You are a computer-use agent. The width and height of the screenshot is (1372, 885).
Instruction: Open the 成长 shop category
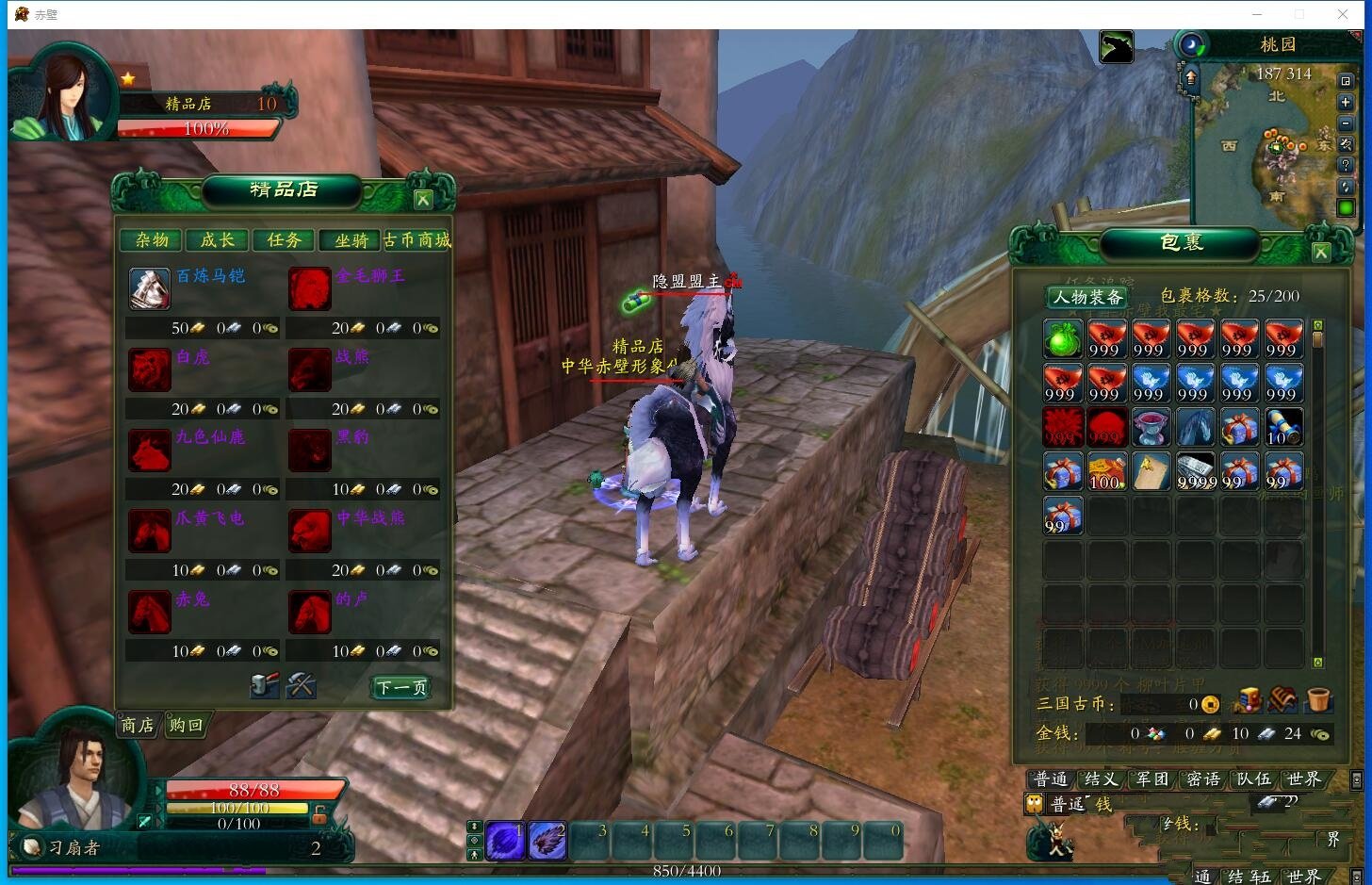(x=218, y=240)
